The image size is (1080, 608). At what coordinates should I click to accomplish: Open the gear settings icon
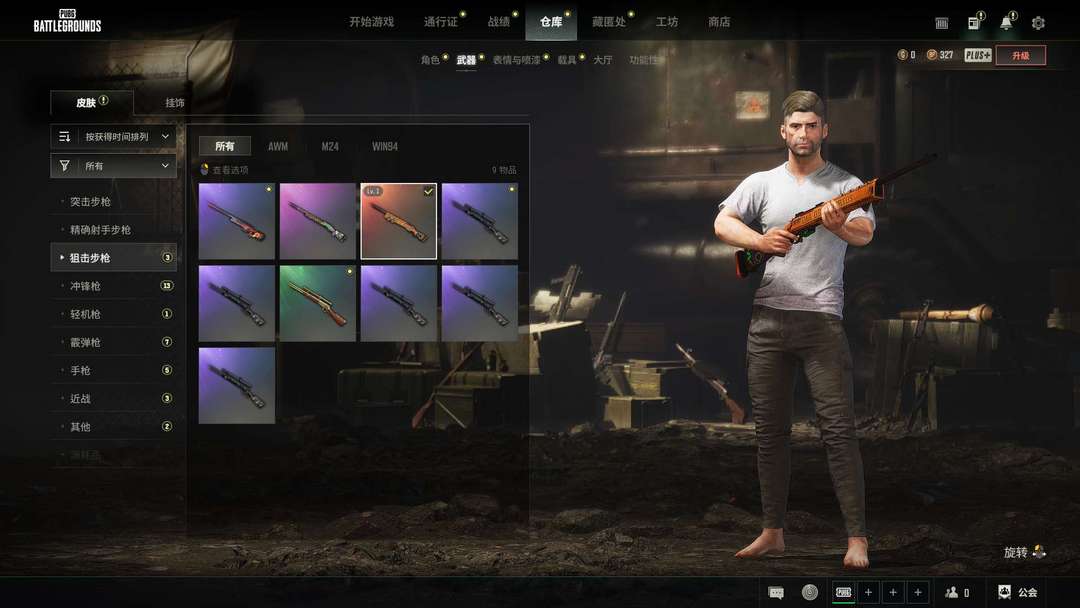pos(1038,23)
